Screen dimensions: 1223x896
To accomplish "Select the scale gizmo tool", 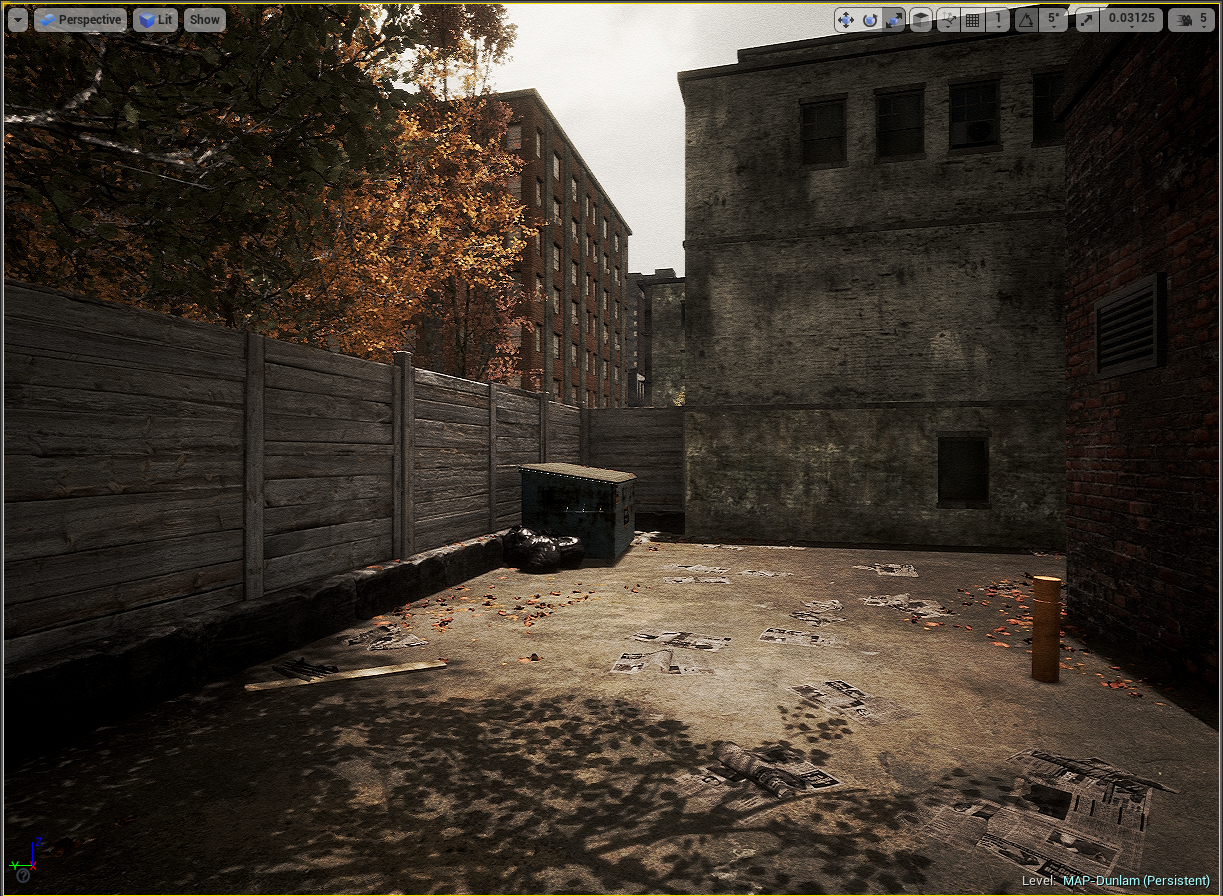I will click(x=894, y=20).
